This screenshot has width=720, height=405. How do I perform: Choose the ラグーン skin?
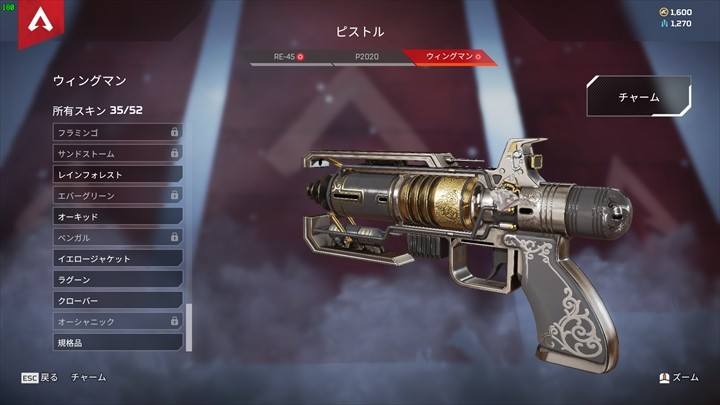point(116,279)
